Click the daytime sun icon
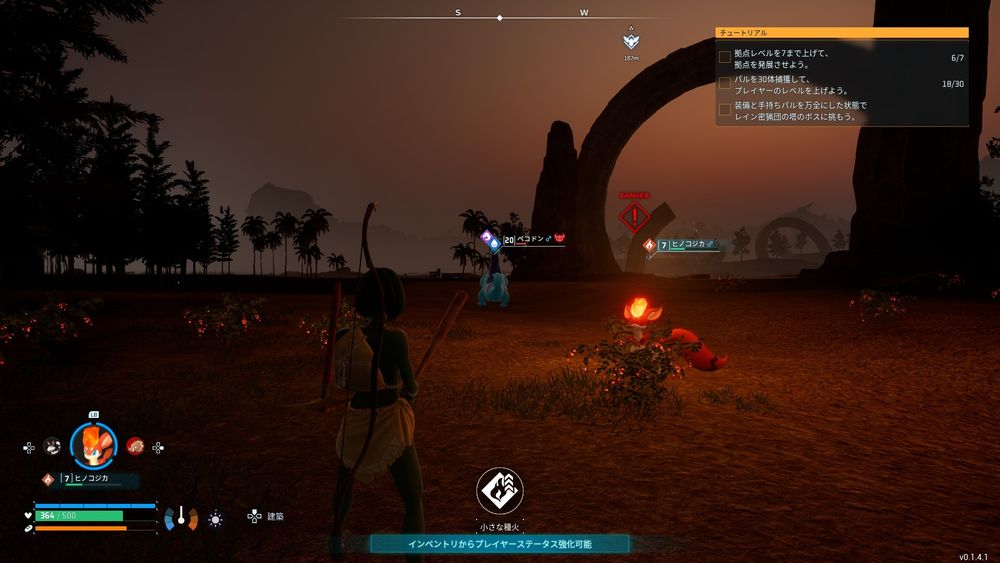Screen dimensions: 1000x563 click(x=215, y=518)
